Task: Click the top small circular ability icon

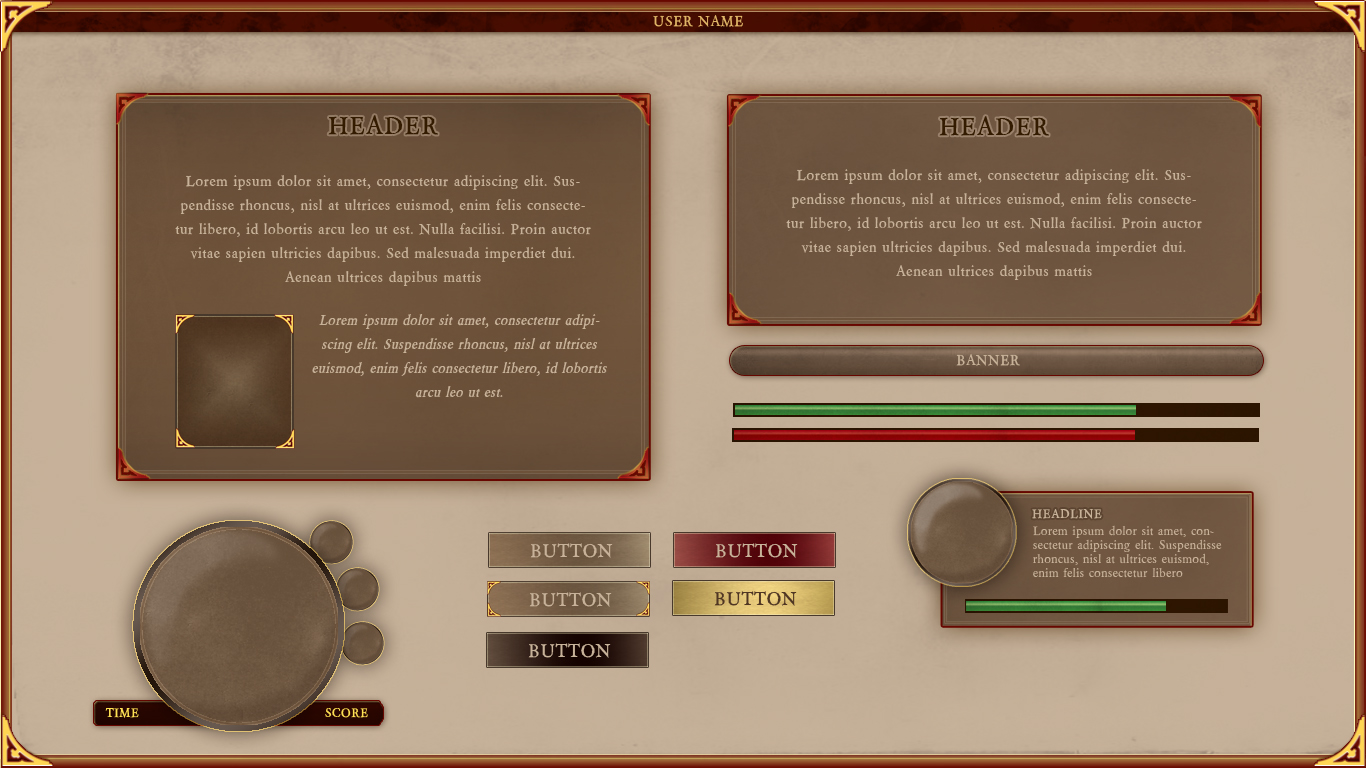Action: tap(333, 544)
